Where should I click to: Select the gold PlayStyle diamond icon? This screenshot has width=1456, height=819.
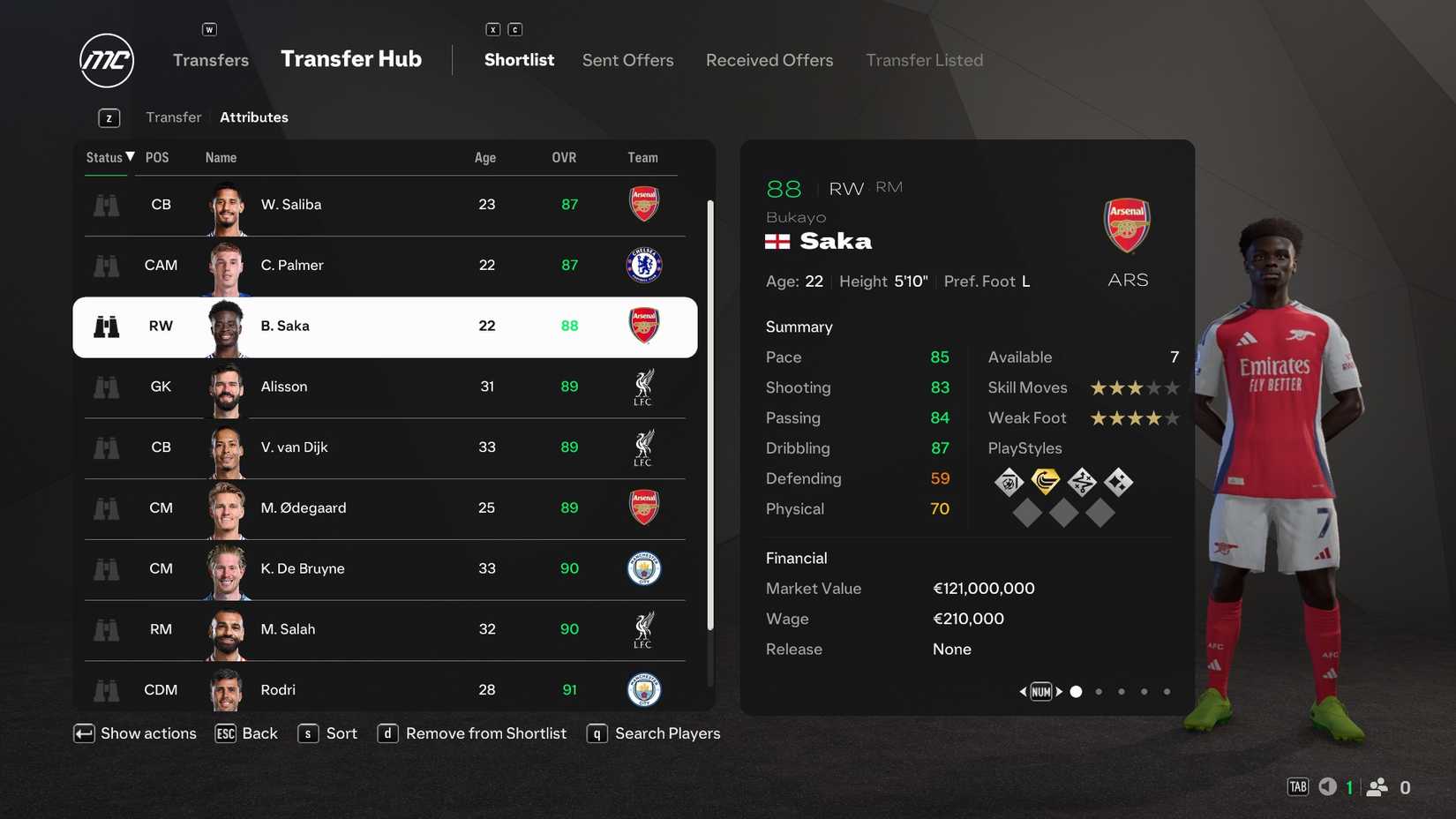coord(1046,482)
